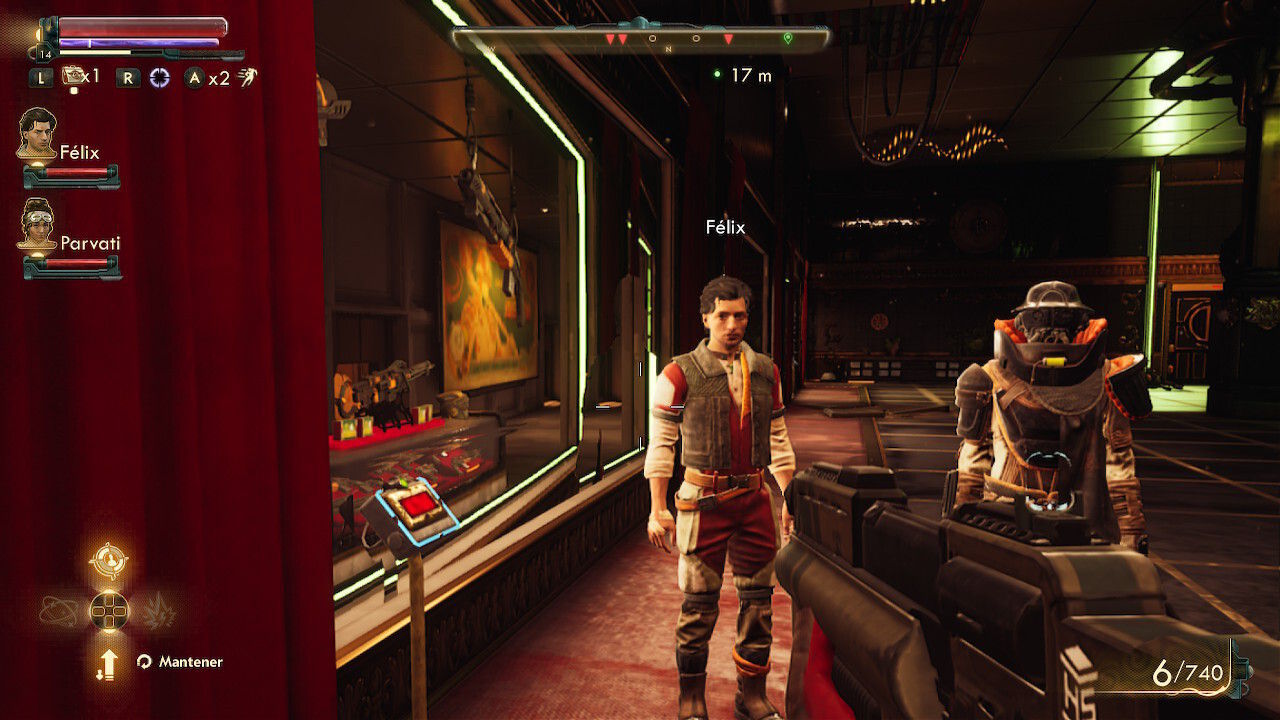Image resolution: width=1280 pixels, height=720 pixels.
Task: Click the running figure sprint icon
Action: click(x=246, y=77)
